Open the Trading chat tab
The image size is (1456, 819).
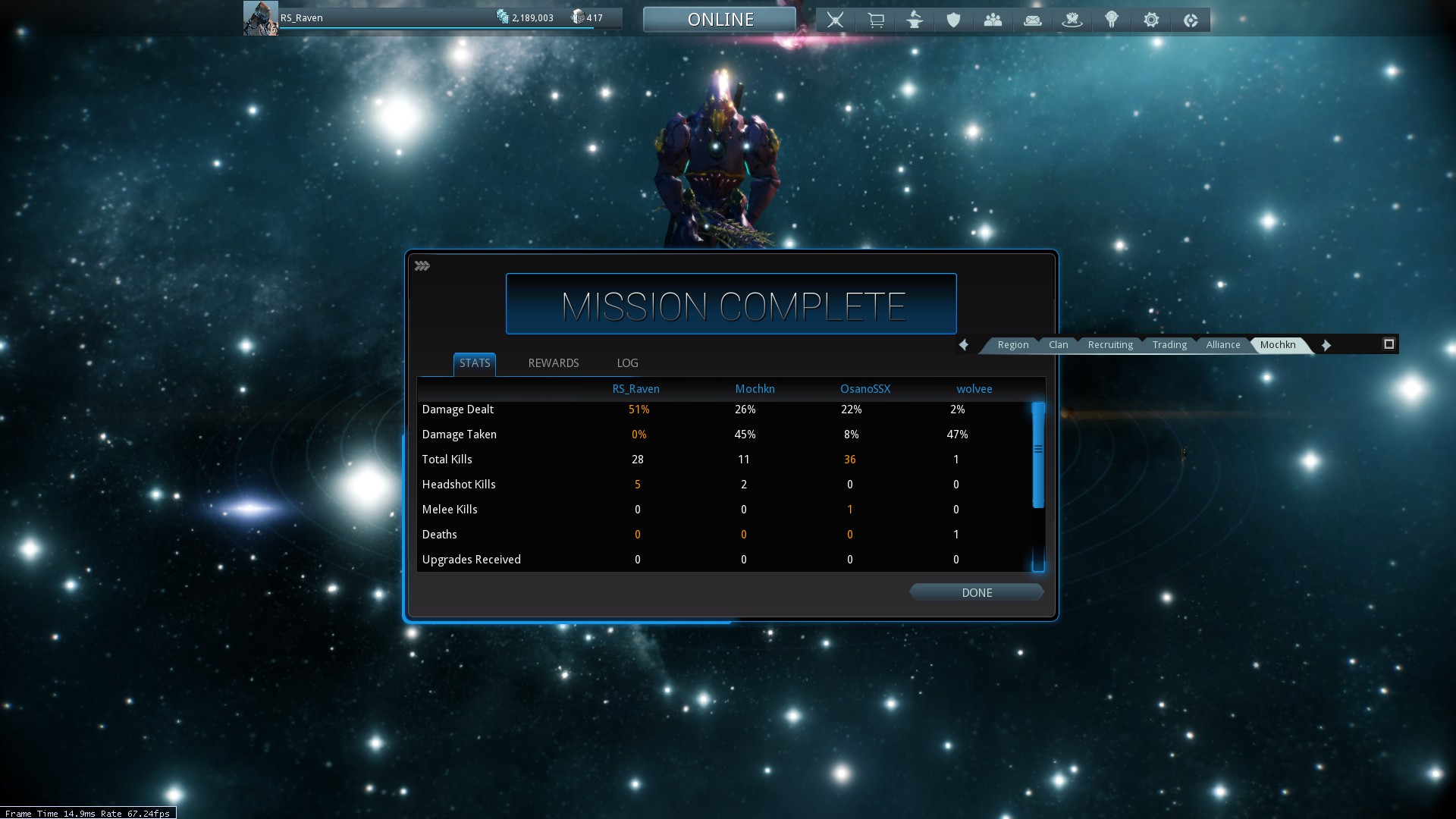(1169, 345)
